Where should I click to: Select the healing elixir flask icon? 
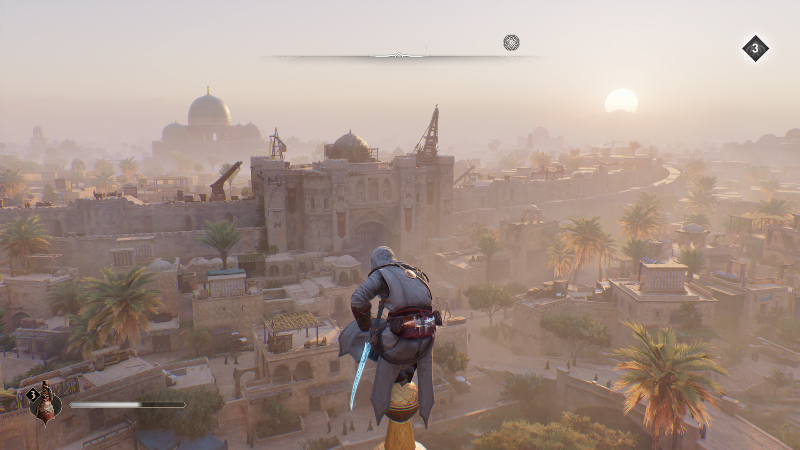[45, 405]
